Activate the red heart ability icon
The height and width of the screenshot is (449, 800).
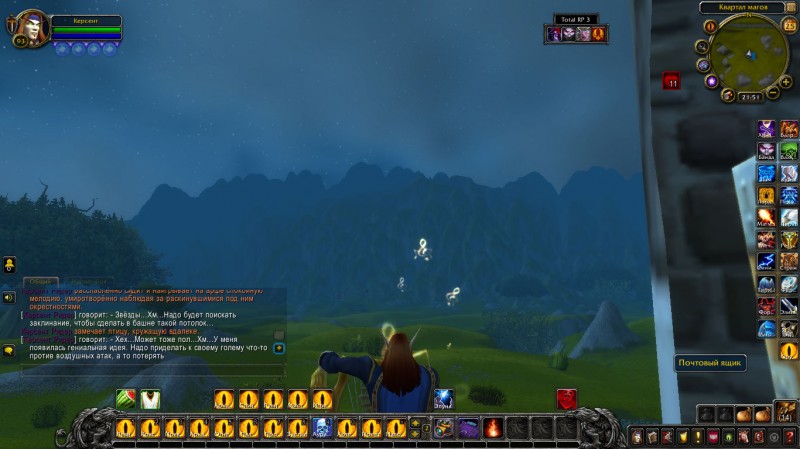click(x=566, y=399)
